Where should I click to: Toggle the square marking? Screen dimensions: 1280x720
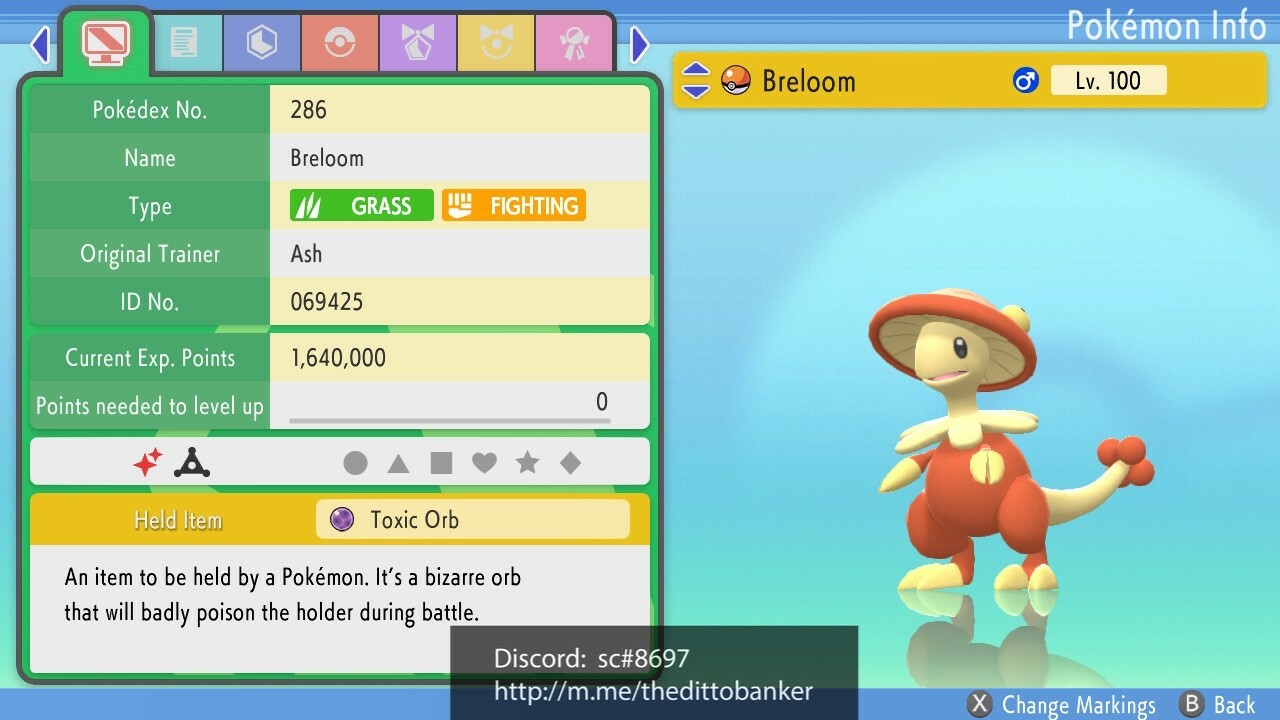point(441,463)
